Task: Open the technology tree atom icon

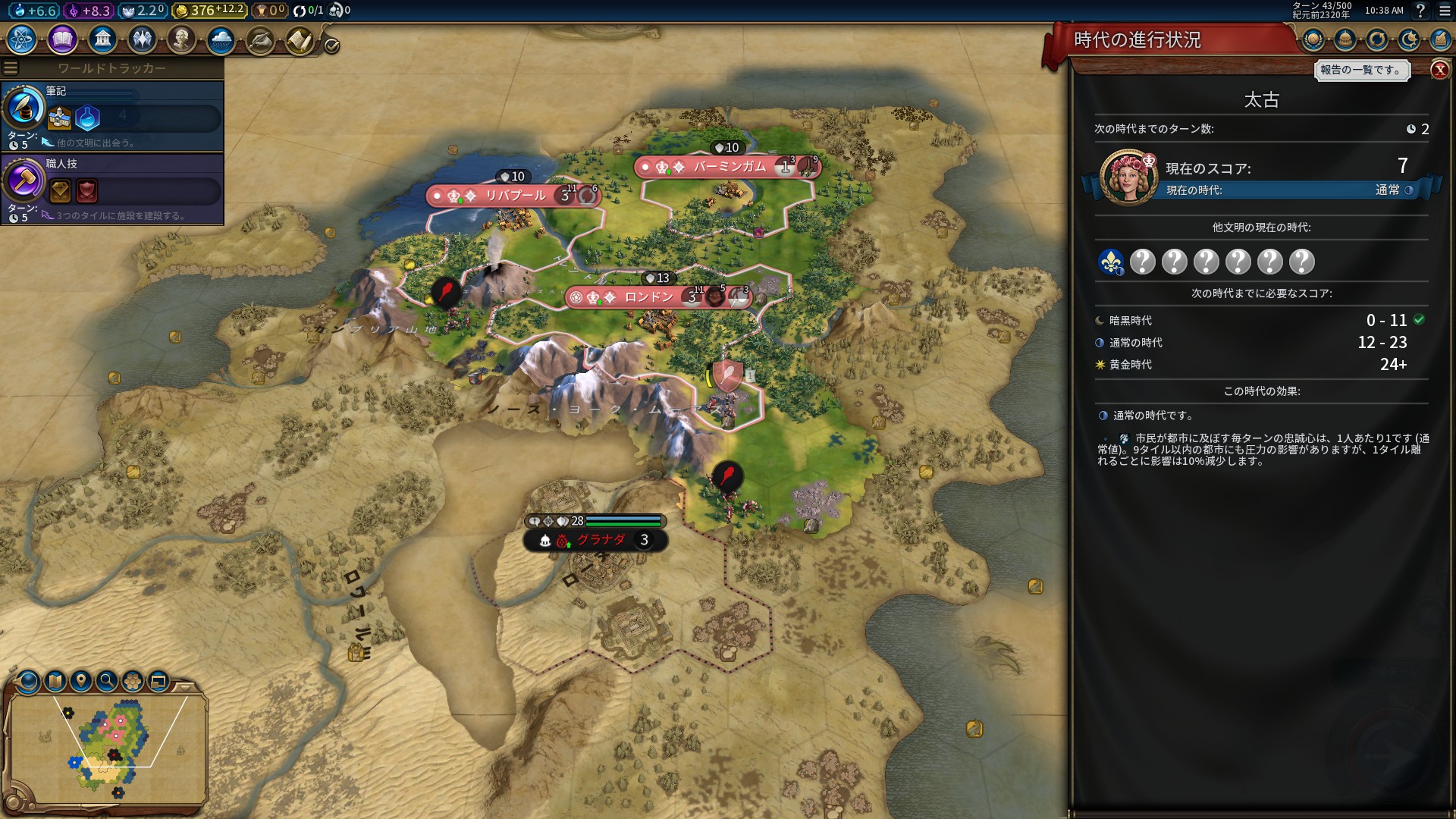Action: 22,39
